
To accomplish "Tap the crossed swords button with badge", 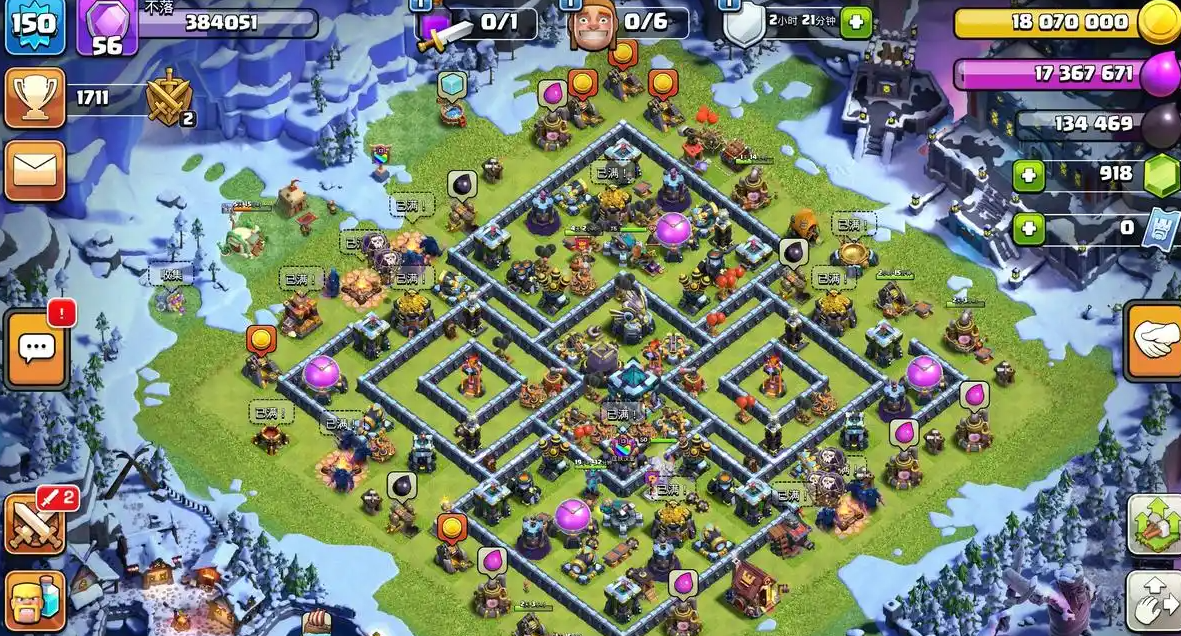I will 36,523.
